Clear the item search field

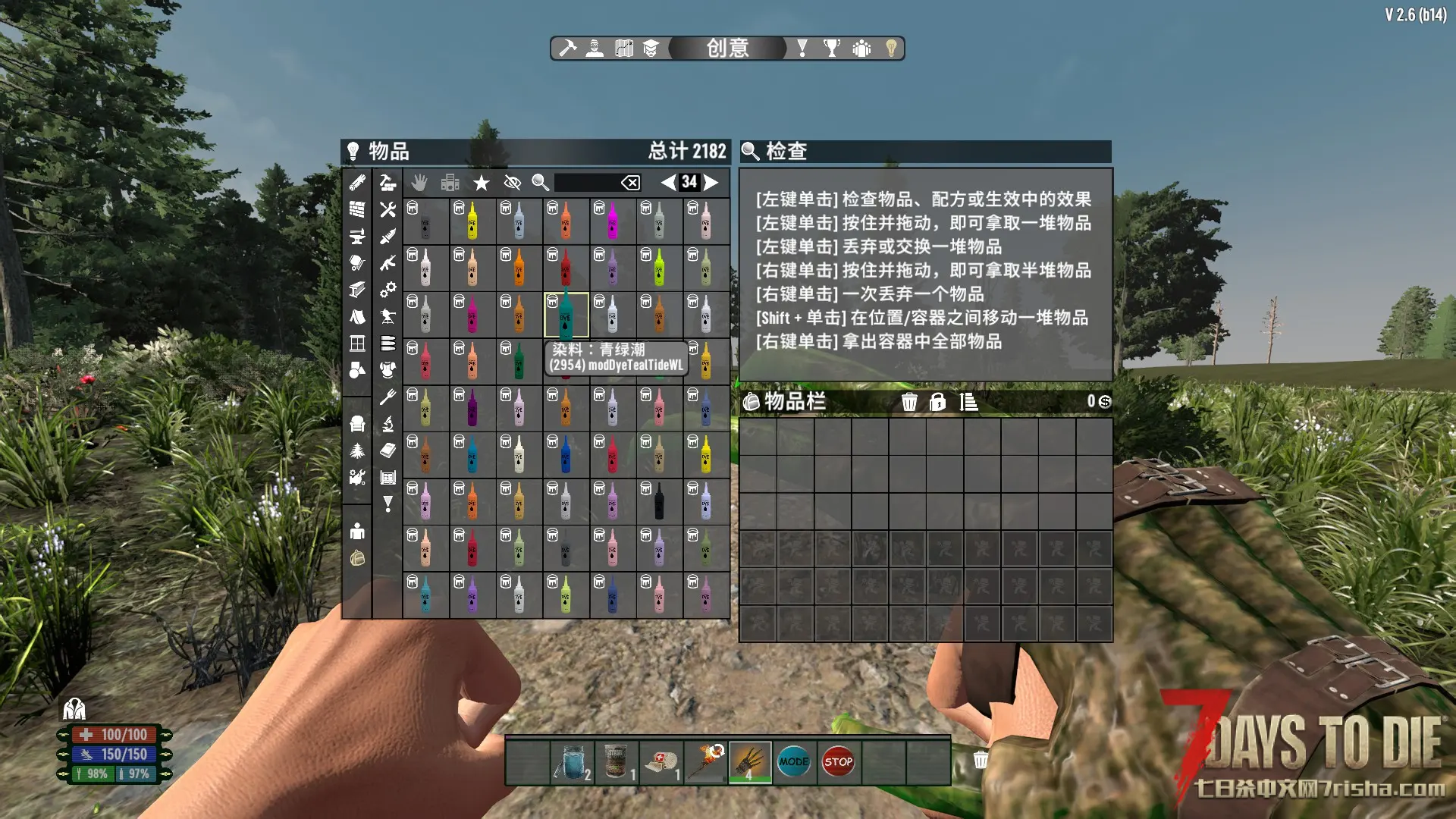pyautogui.click(x=630, y=183)
